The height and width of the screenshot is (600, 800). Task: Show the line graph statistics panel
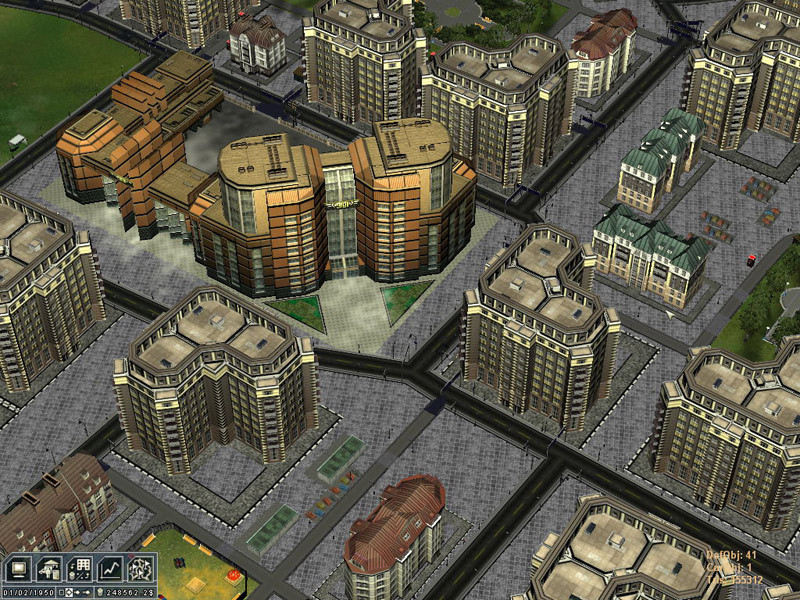[x=110, y=569]
